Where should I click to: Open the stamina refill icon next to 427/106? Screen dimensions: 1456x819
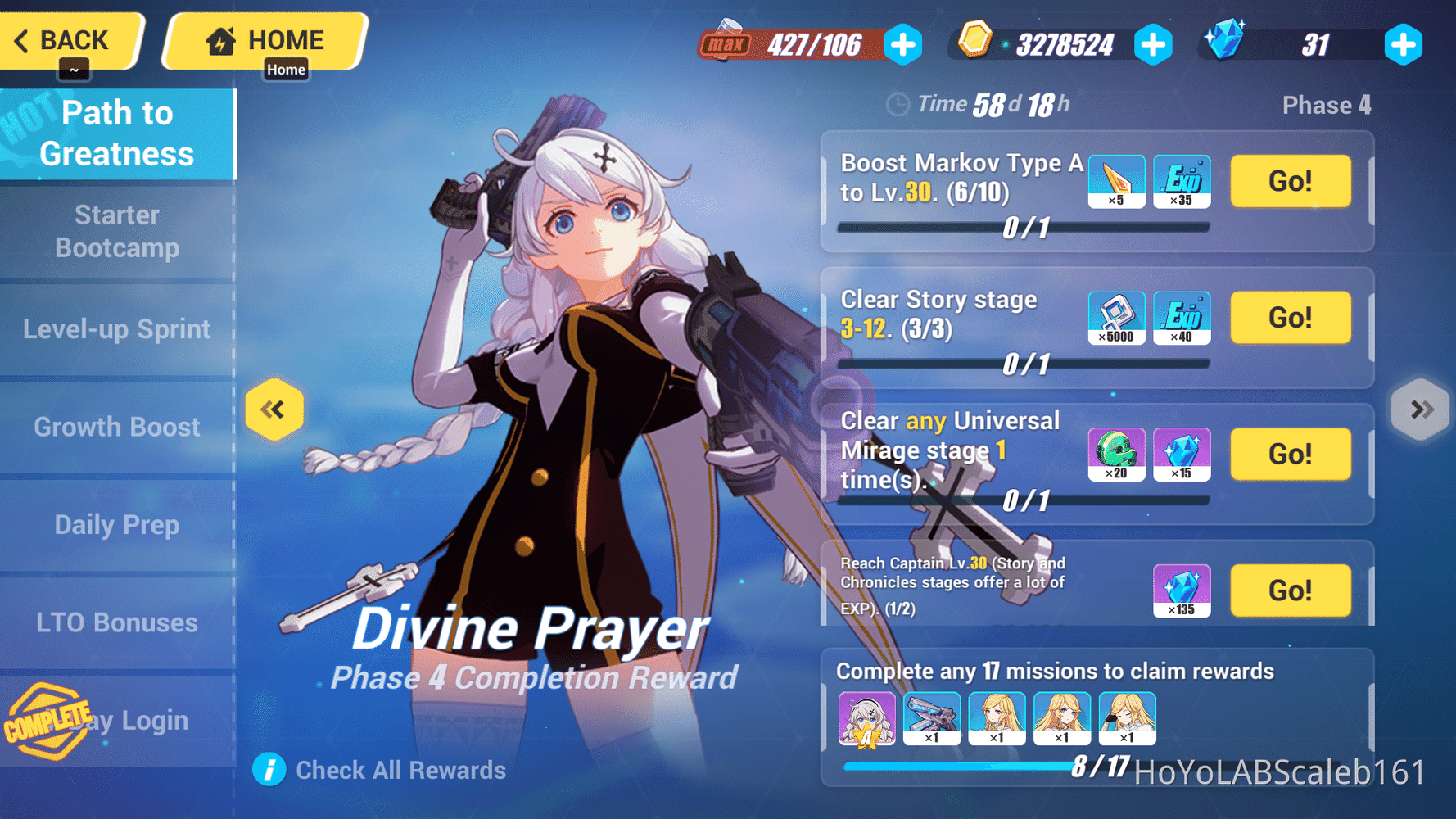click(x=902, y=45)
